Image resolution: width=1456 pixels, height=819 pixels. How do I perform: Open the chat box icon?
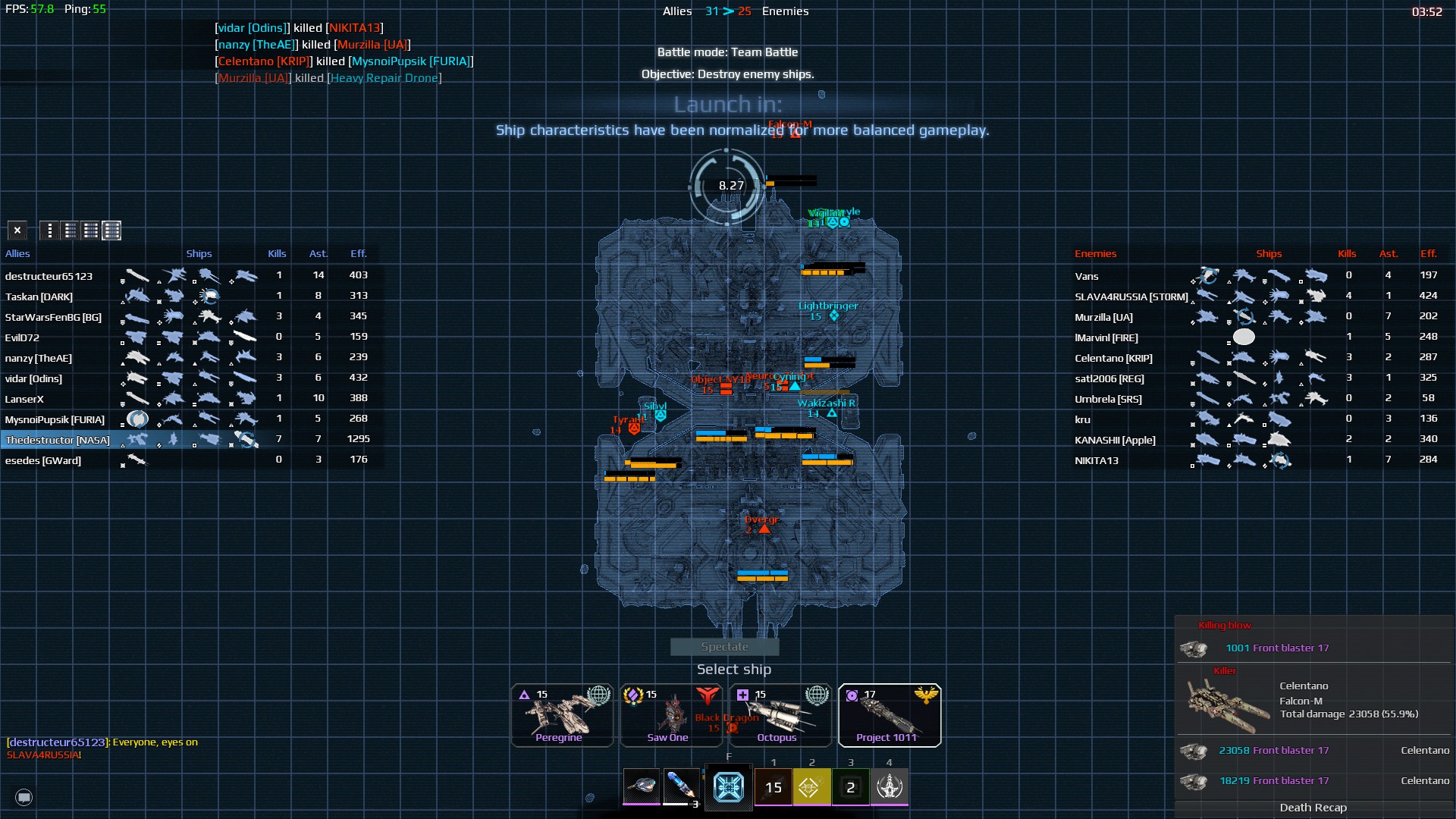click(24, 797)
